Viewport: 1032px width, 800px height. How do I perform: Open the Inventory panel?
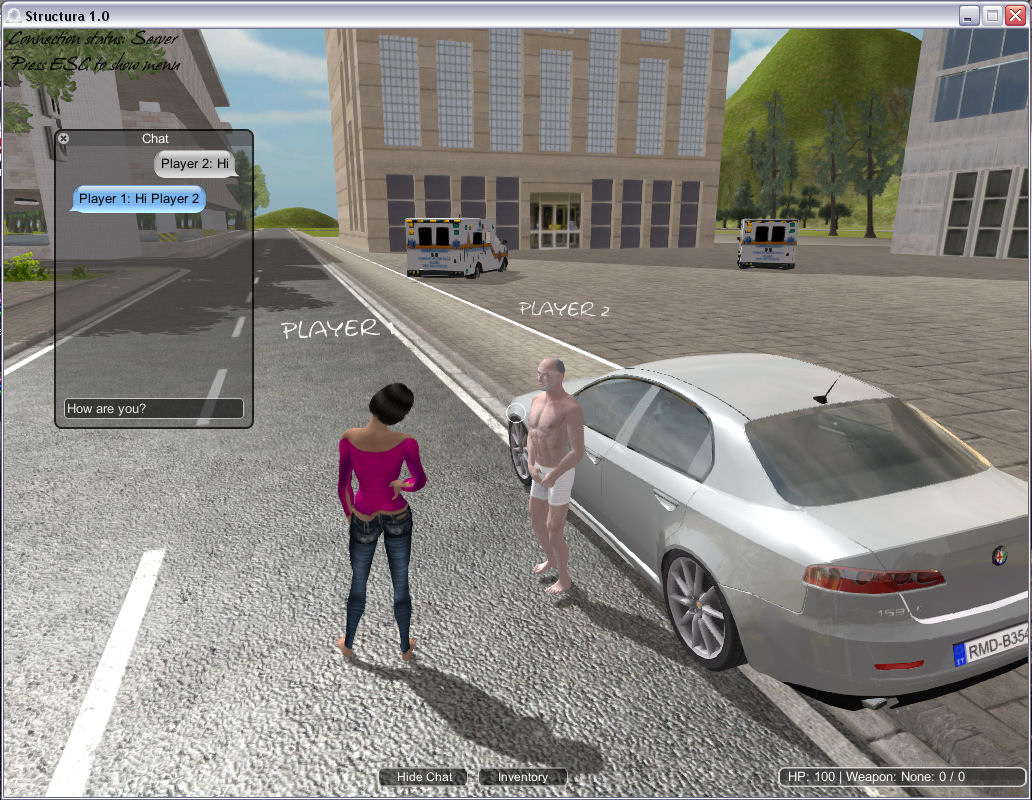(522, 777)
